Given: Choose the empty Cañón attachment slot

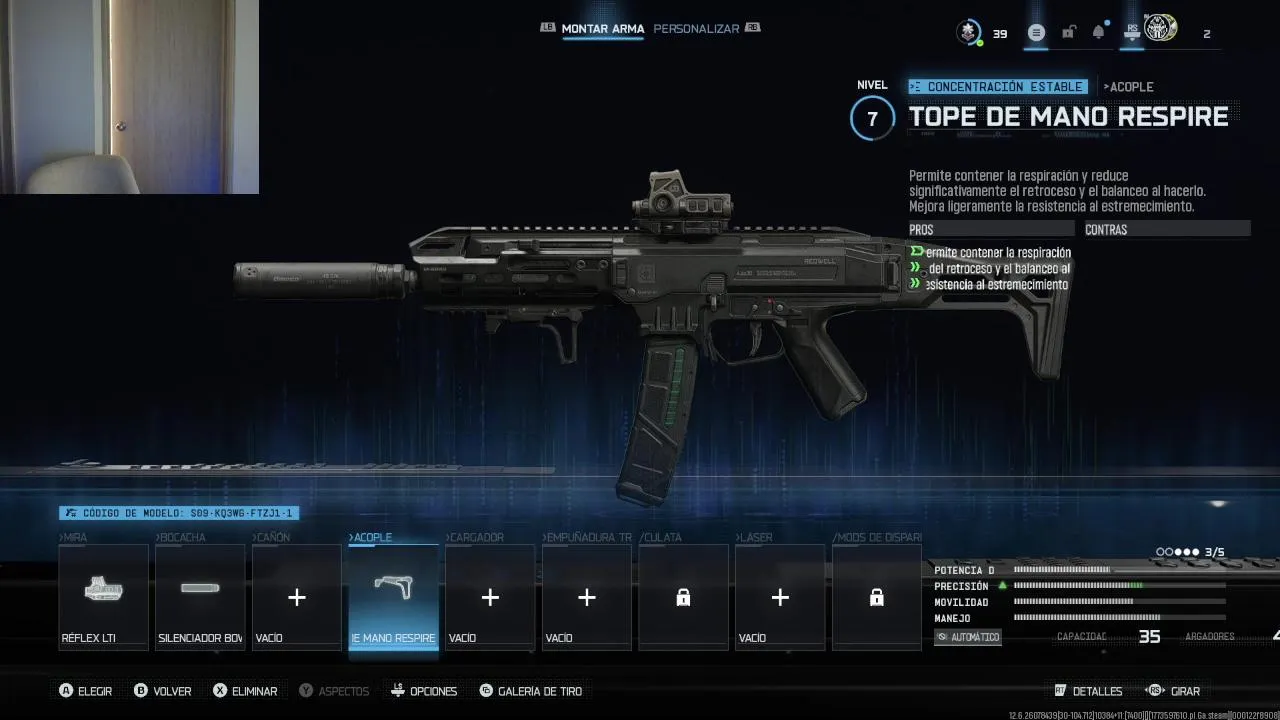Looking at the screenshot, I should tap(297, 598).
